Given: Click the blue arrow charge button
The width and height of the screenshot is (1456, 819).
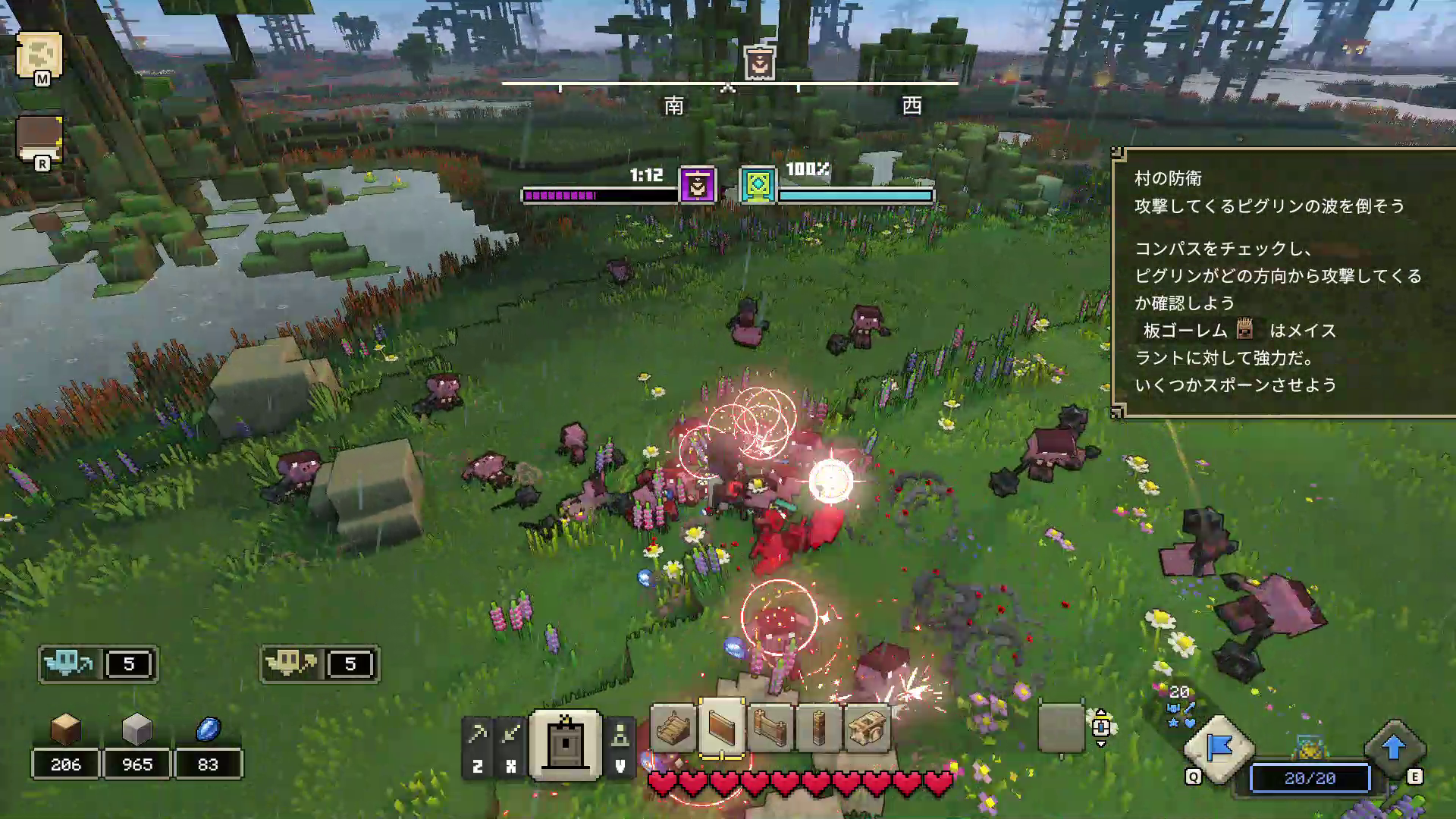Looking at the screenshot, I should (x=1393, y=748).
